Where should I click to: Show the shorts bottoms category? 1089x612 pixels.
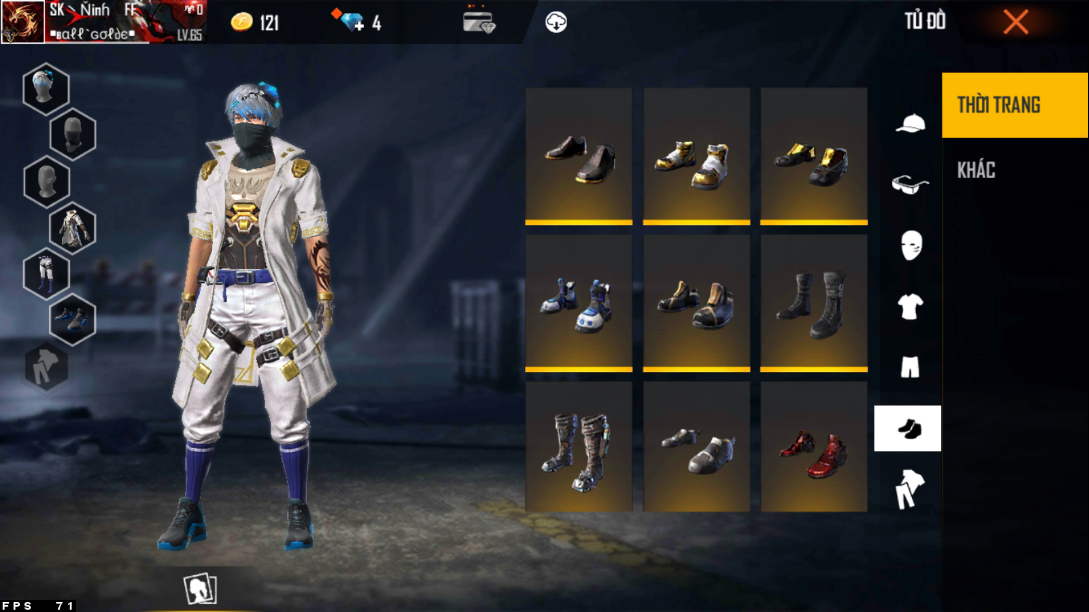909,367
